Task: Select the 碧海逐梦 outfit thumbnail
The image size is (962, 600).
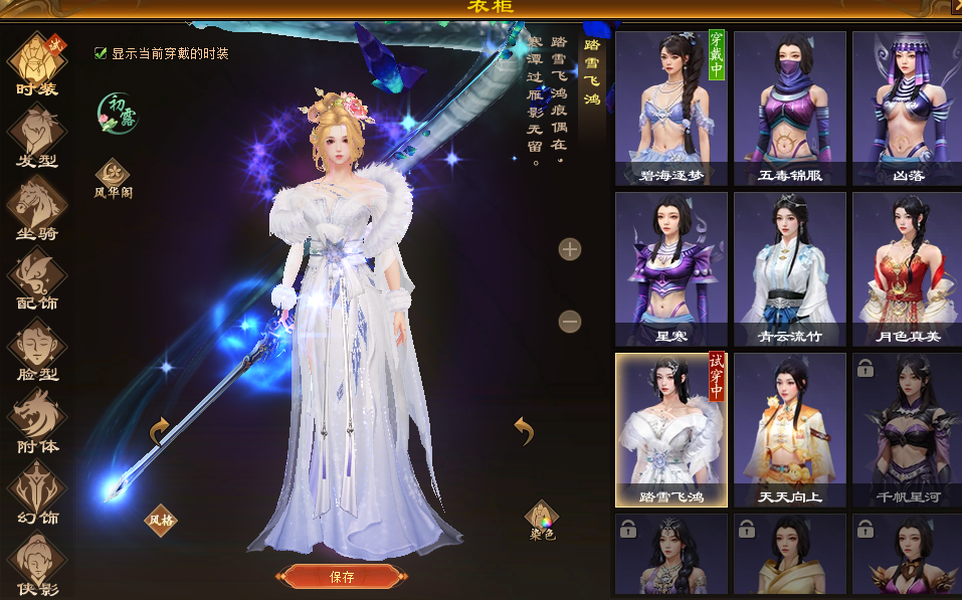Action: click(671, 108)
